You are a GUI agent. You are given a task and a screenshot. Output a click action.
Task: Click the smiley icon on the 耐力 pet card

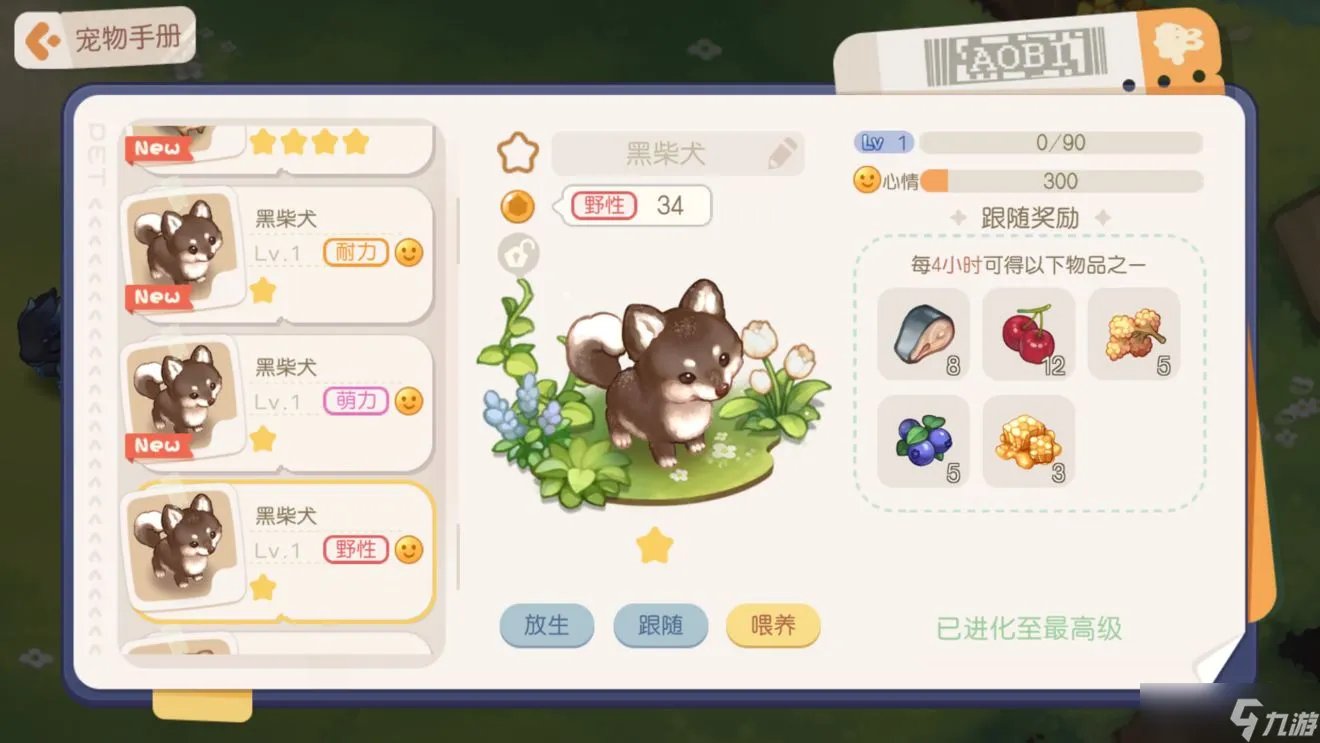(408, 253)
